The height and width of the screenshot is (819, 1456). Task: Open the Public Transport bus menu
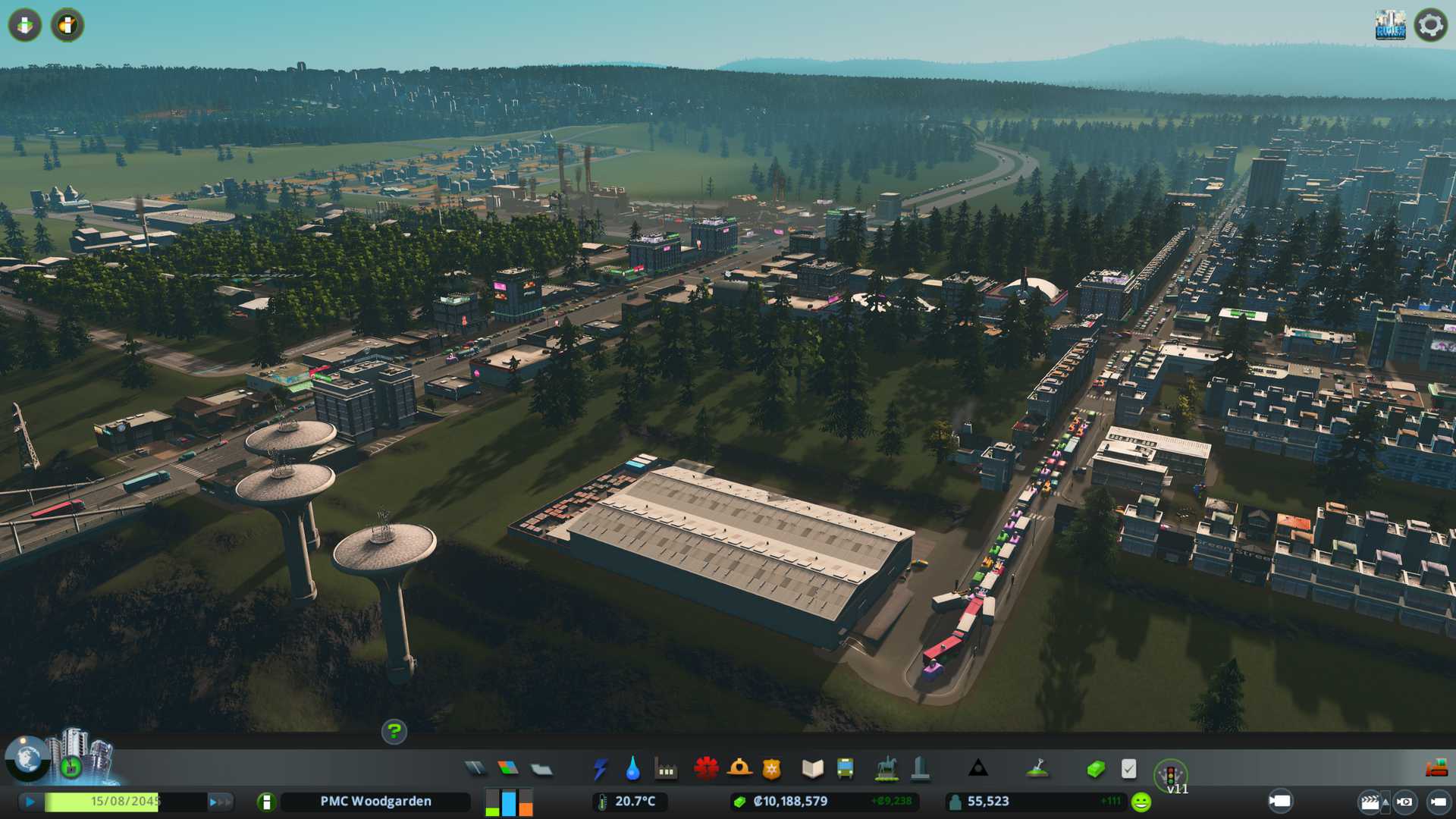[x=845, y=769]
